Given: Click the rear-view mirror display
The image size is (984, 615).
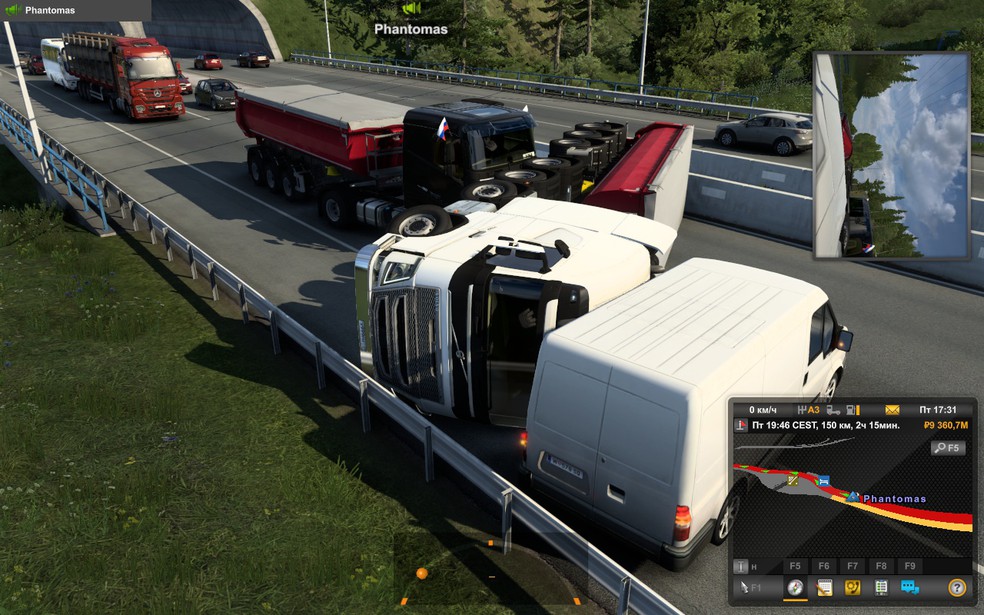Looking at the screenshot, I should pos(891,156).
